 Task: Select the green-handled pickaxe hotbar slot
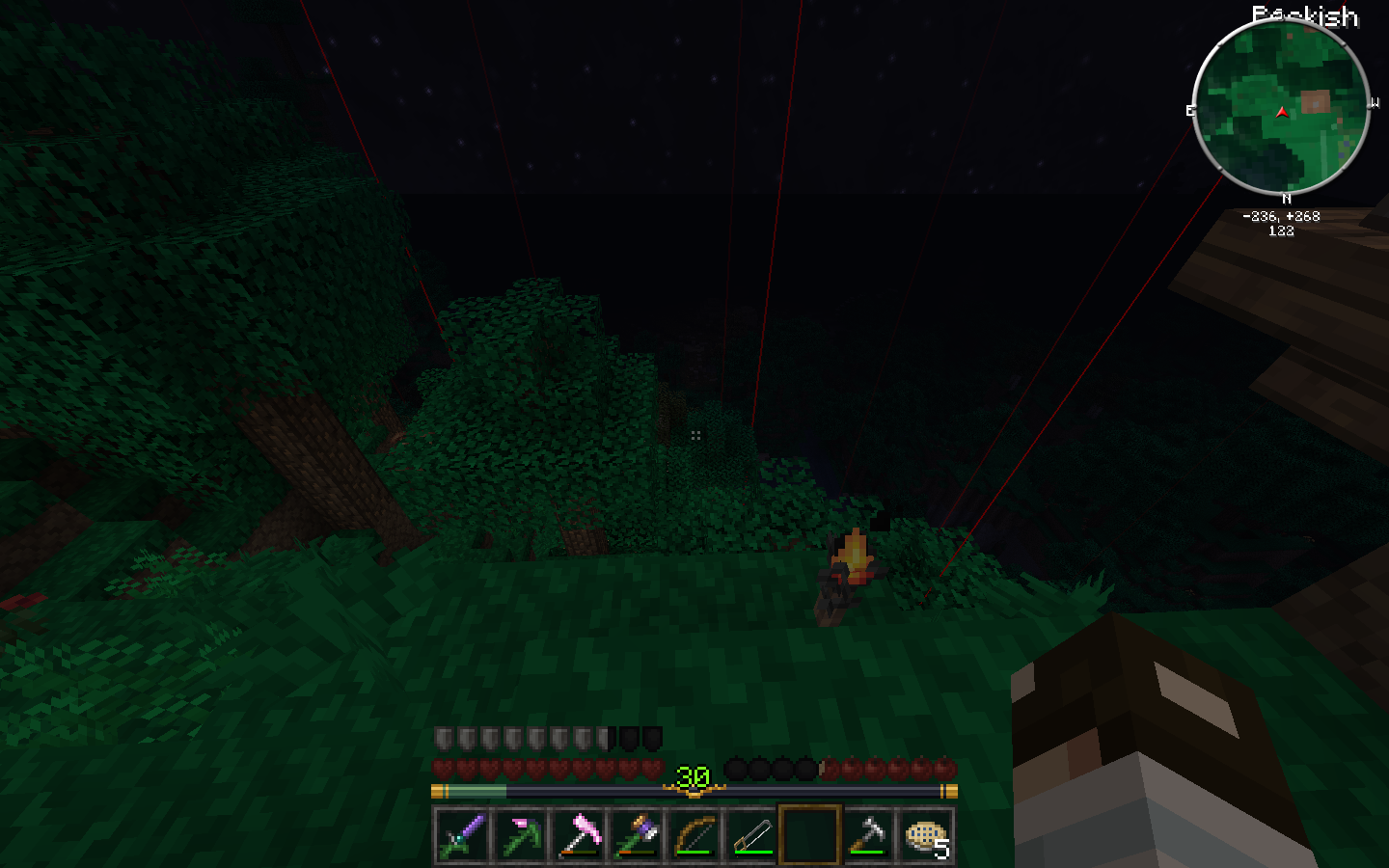[x=520, y=835]
